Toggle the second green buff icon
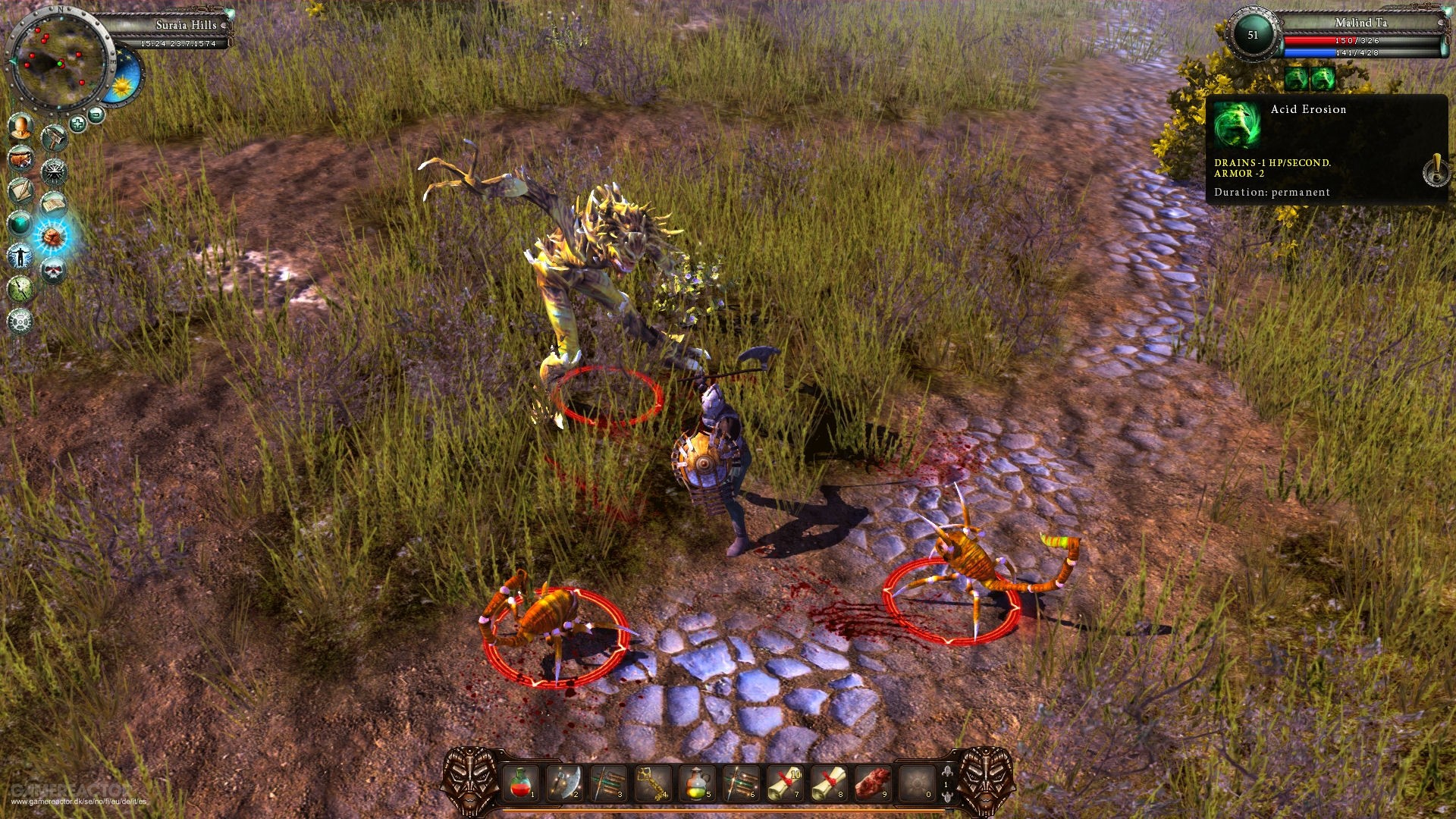This screenshot has height=819, width=1456. pos(1323,78)
